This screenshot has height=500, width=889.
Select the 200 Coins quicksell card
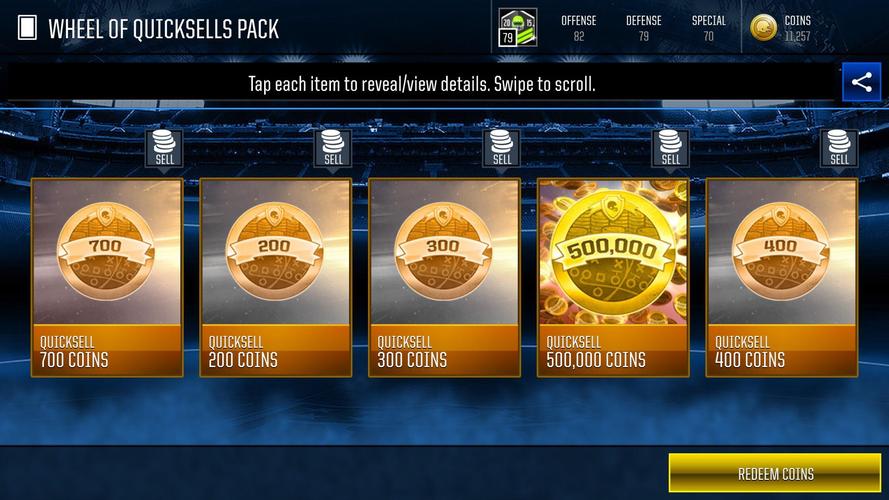pos(276,277)
